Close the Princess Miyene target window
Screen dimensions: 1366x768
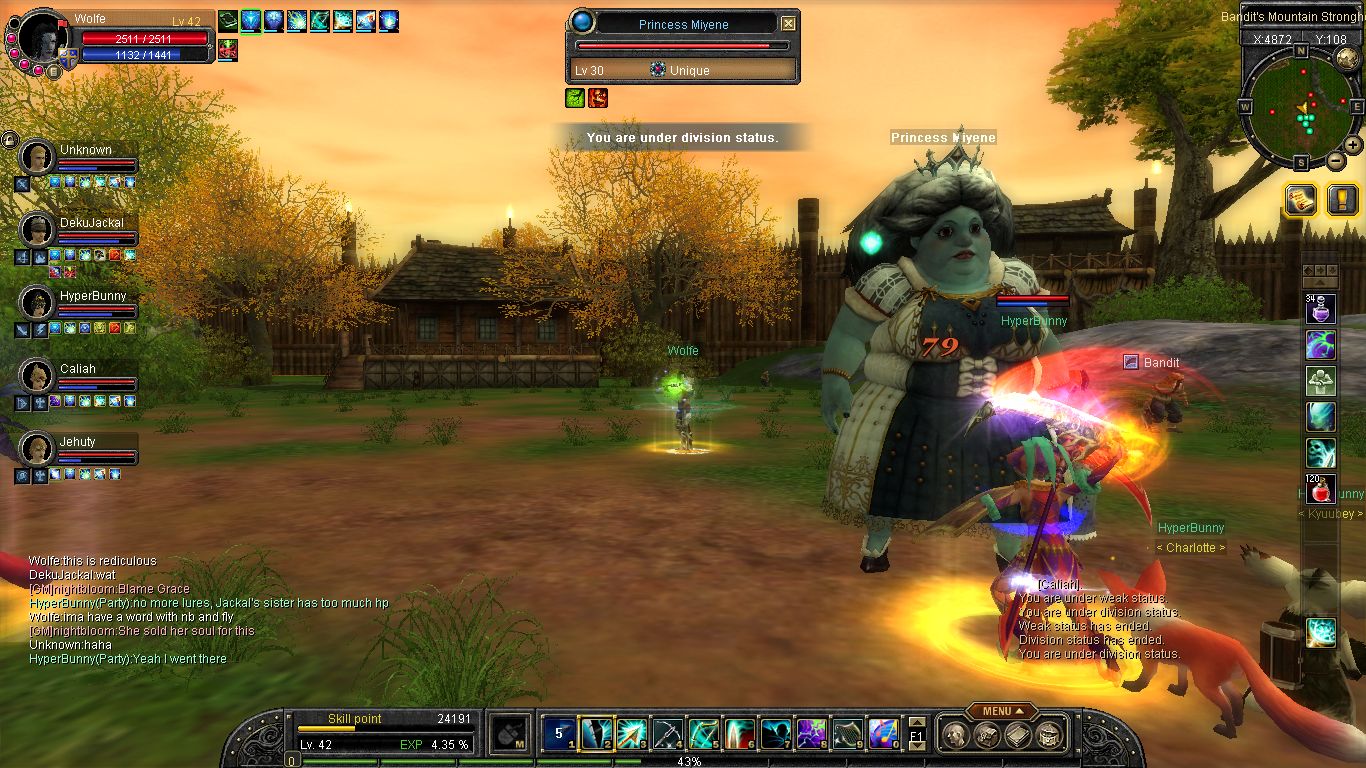tap(788, 24)
